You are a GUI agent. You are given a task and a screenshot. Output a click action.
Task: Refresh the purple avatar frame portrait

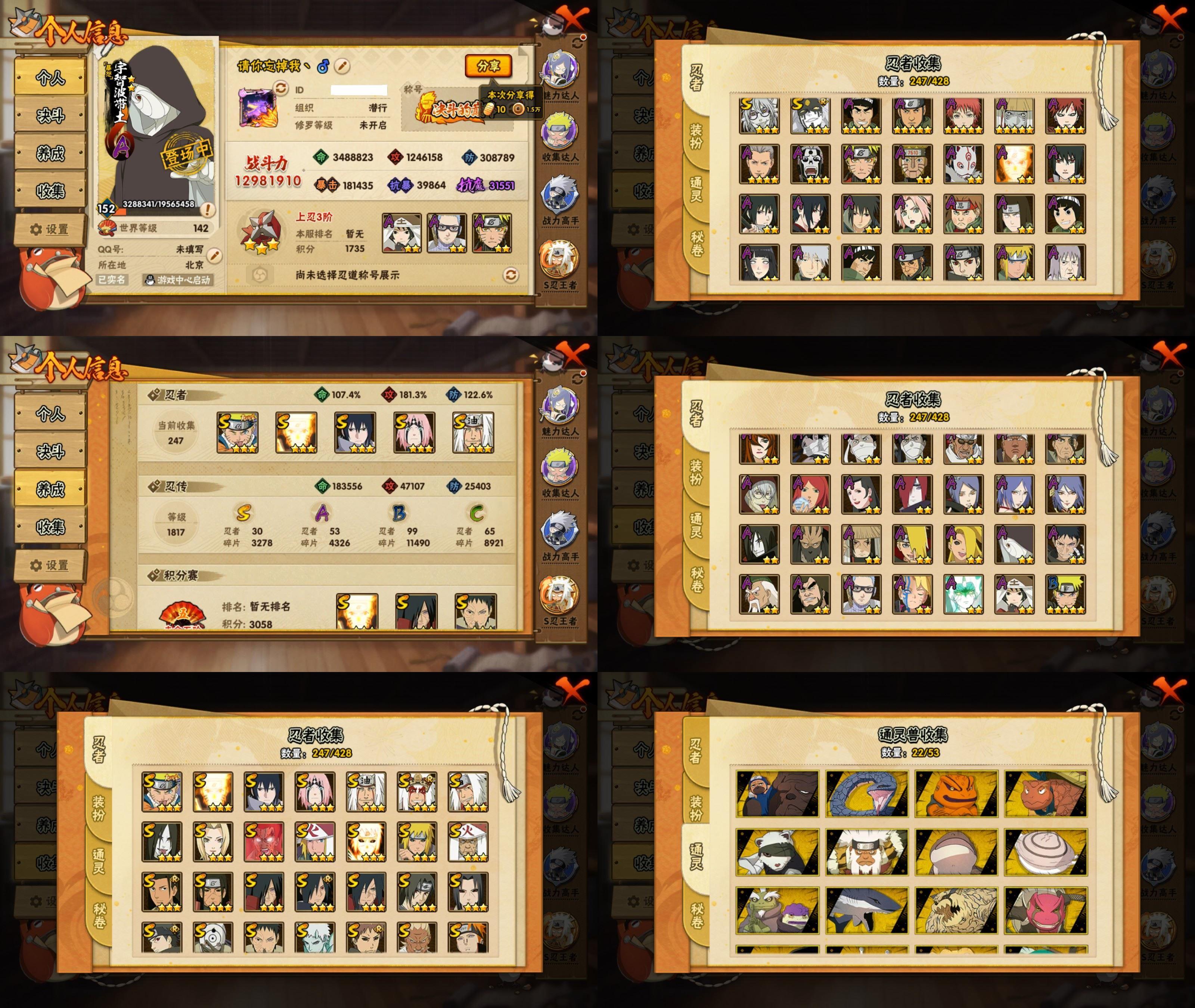tap(280, 88)
